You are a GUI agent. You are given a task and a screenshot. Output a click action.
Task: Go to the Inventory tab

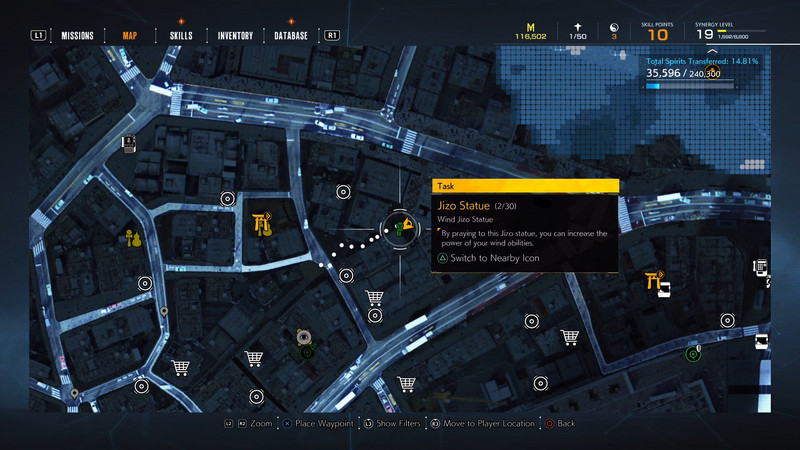235,36
